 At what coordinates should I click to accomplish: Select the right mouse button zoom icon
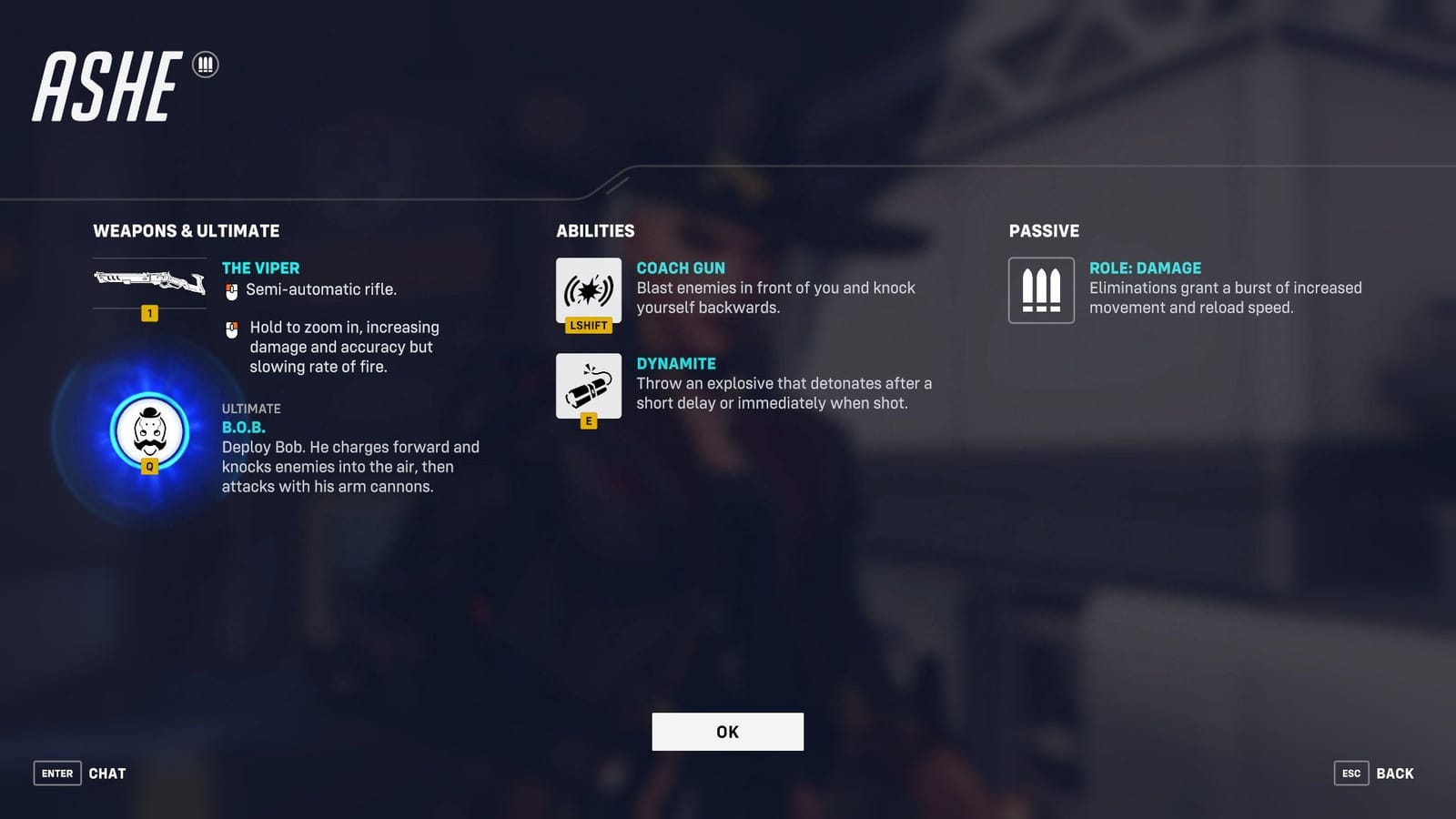click(230, 328)
